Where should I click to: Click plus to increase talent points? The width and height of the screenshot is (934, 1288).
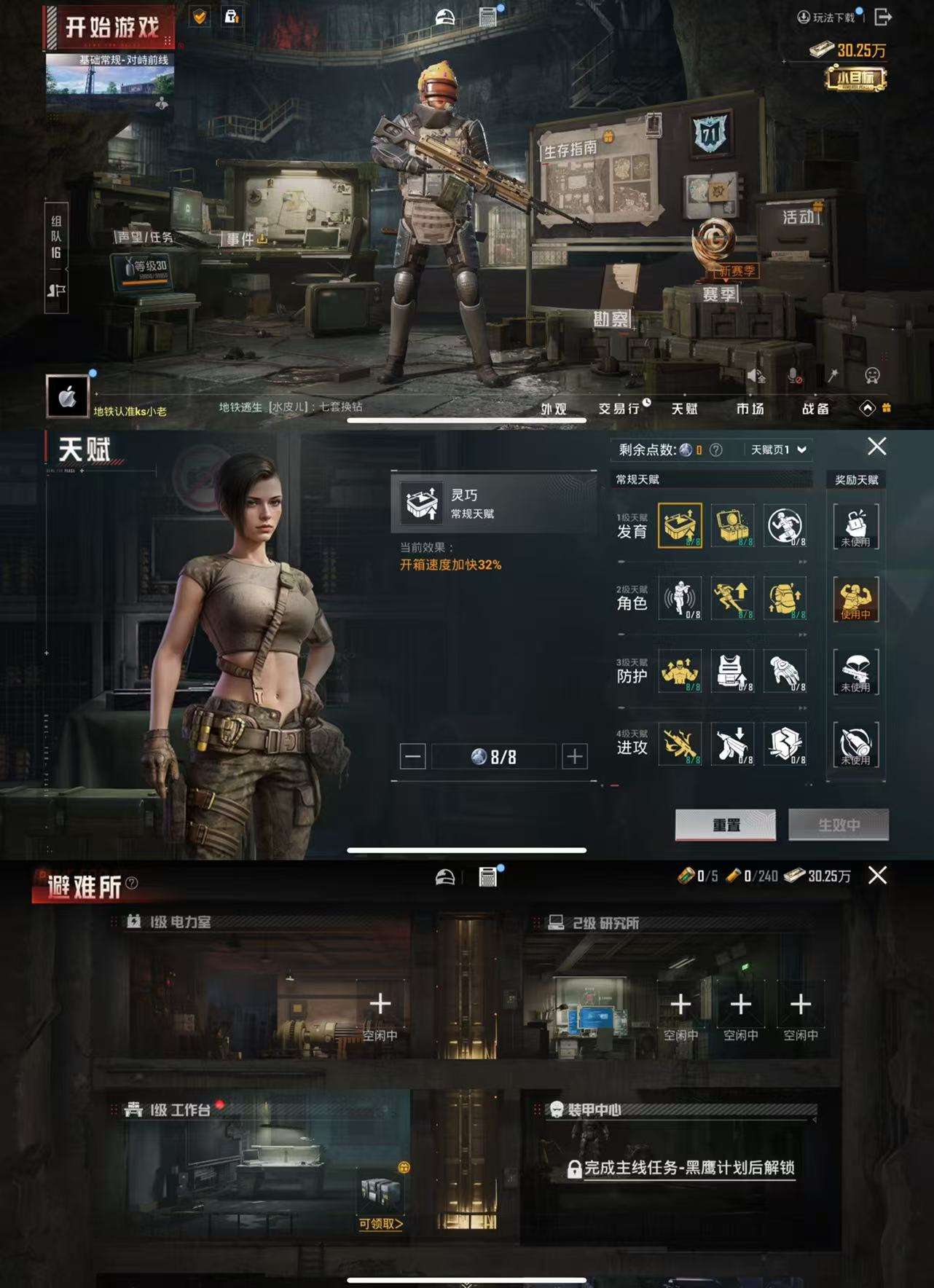(575, 756)
